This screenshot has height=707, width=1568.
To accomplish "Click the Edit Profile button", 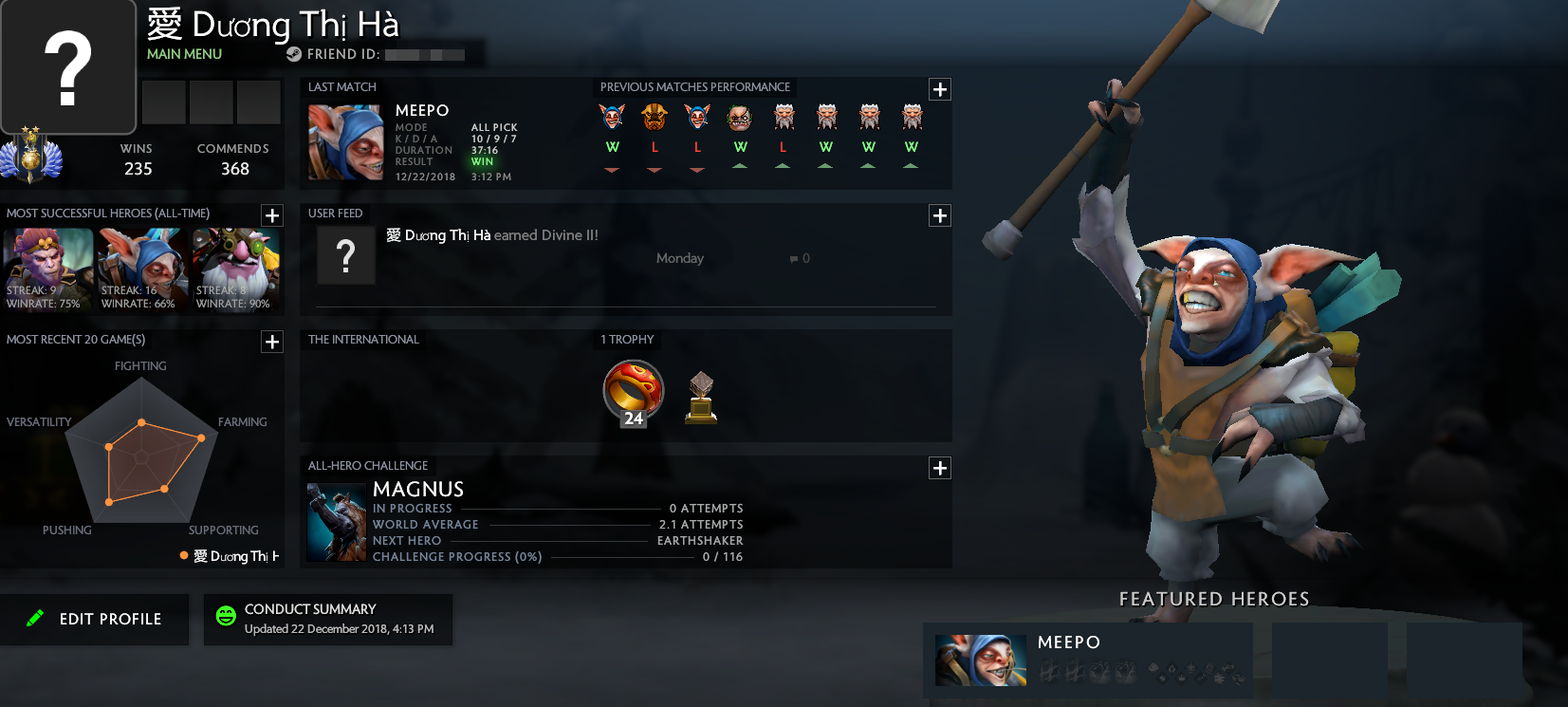I will (95, 619).
